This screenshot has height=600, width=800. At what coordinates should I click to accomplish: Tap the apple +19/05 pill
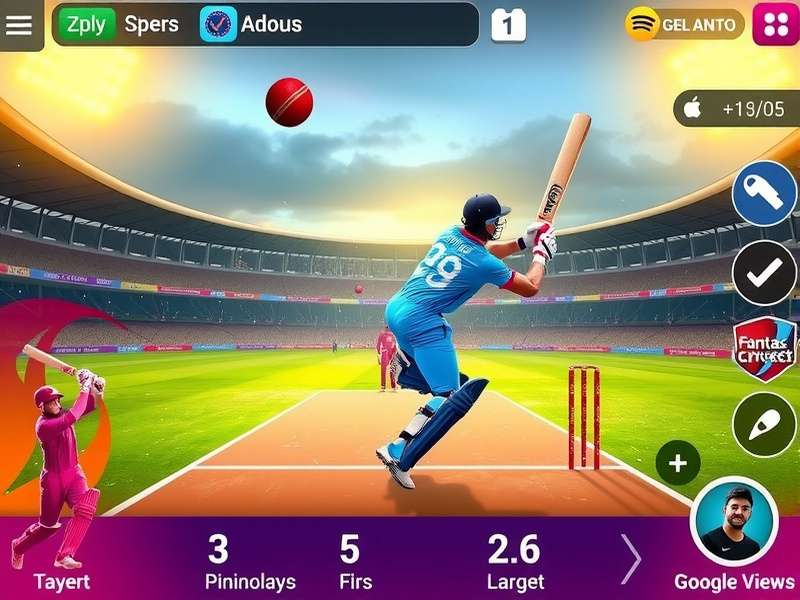pos(737,108)
